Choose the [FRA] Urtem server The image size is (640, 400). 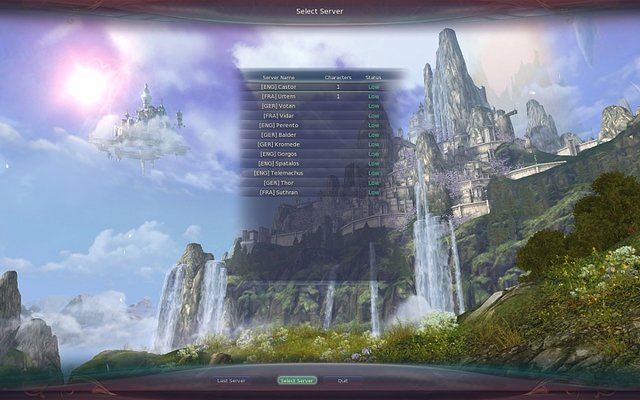[x=279, y=96]
